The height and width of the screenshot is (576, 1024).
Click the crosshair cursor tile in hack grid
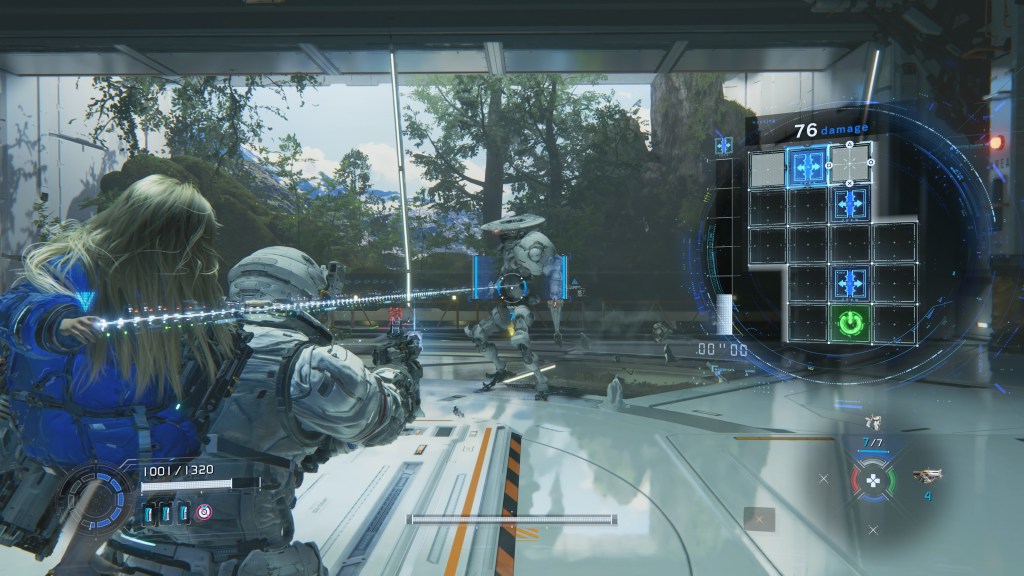click(851, 162)
